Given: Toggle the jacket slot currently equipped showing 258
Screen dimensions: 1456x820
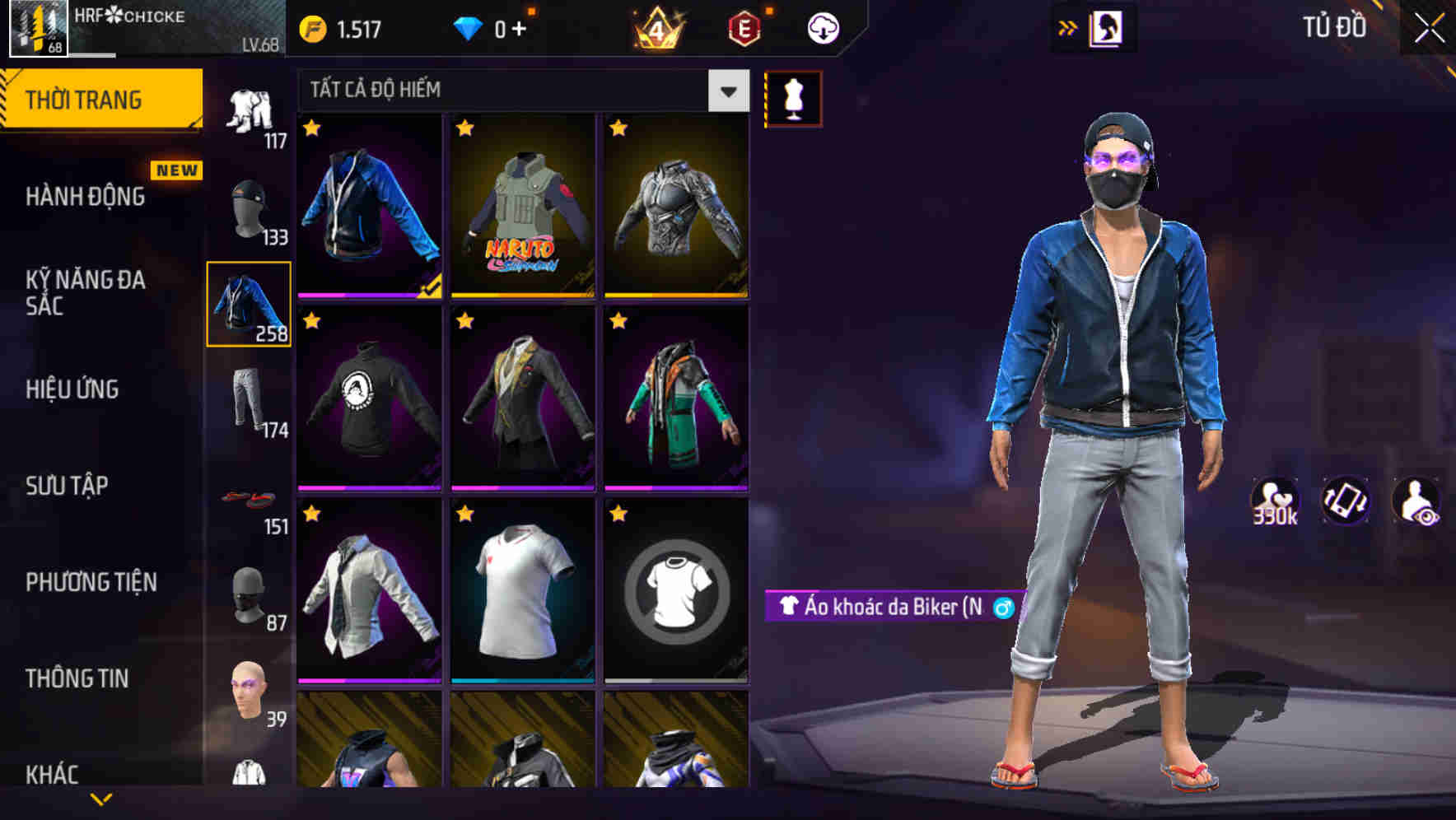Looking at the screenshot, I should (x=249, y=305).
